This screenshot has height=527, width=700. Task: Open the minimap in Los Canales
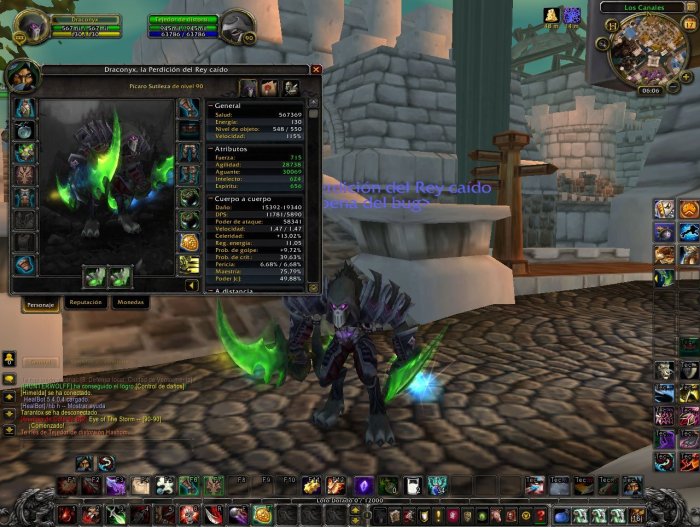[x=650, y=50]
